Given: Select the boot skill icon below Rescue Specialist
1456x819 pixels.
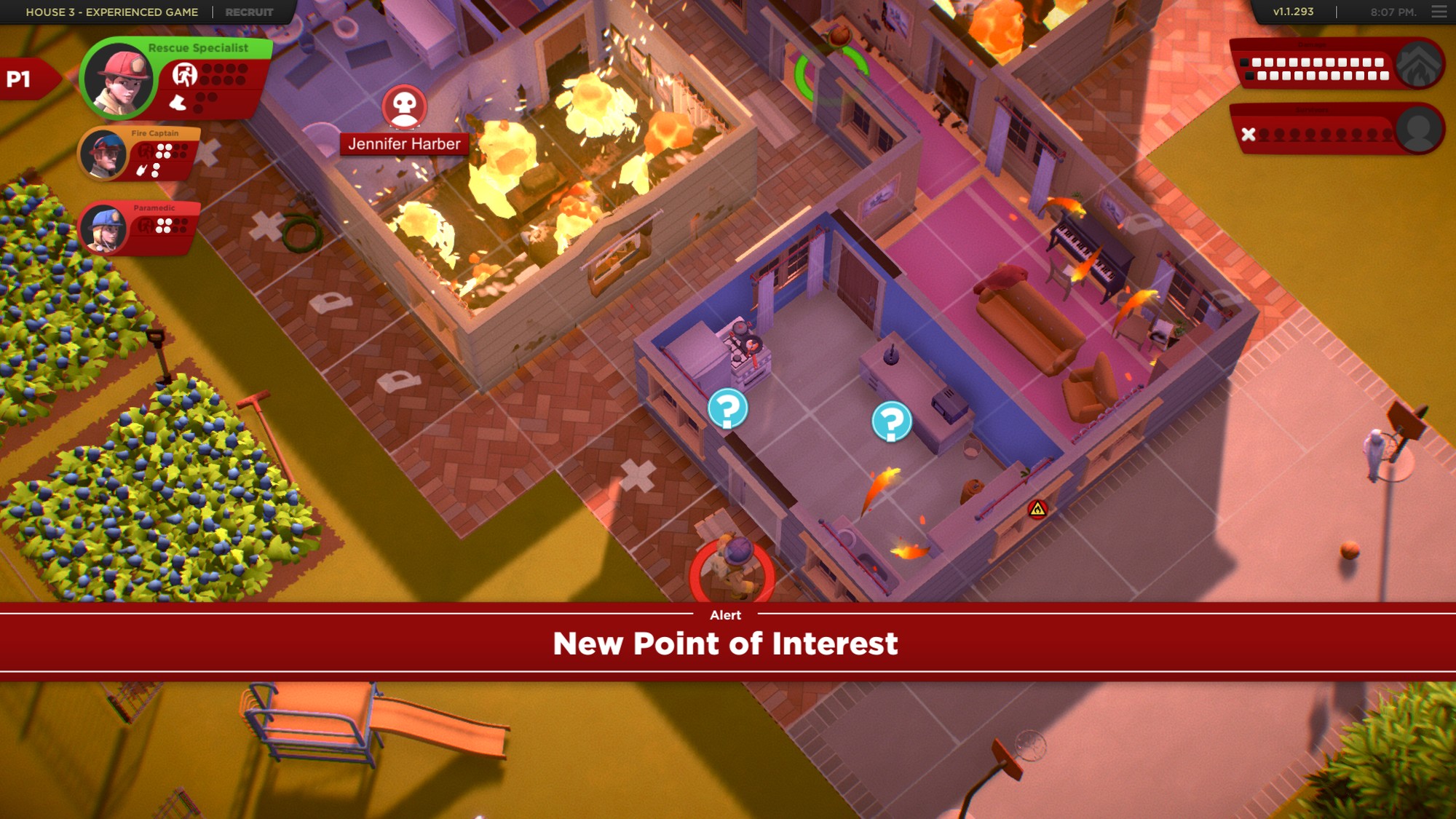Looking at the screenshot, I should coord(177,103).
